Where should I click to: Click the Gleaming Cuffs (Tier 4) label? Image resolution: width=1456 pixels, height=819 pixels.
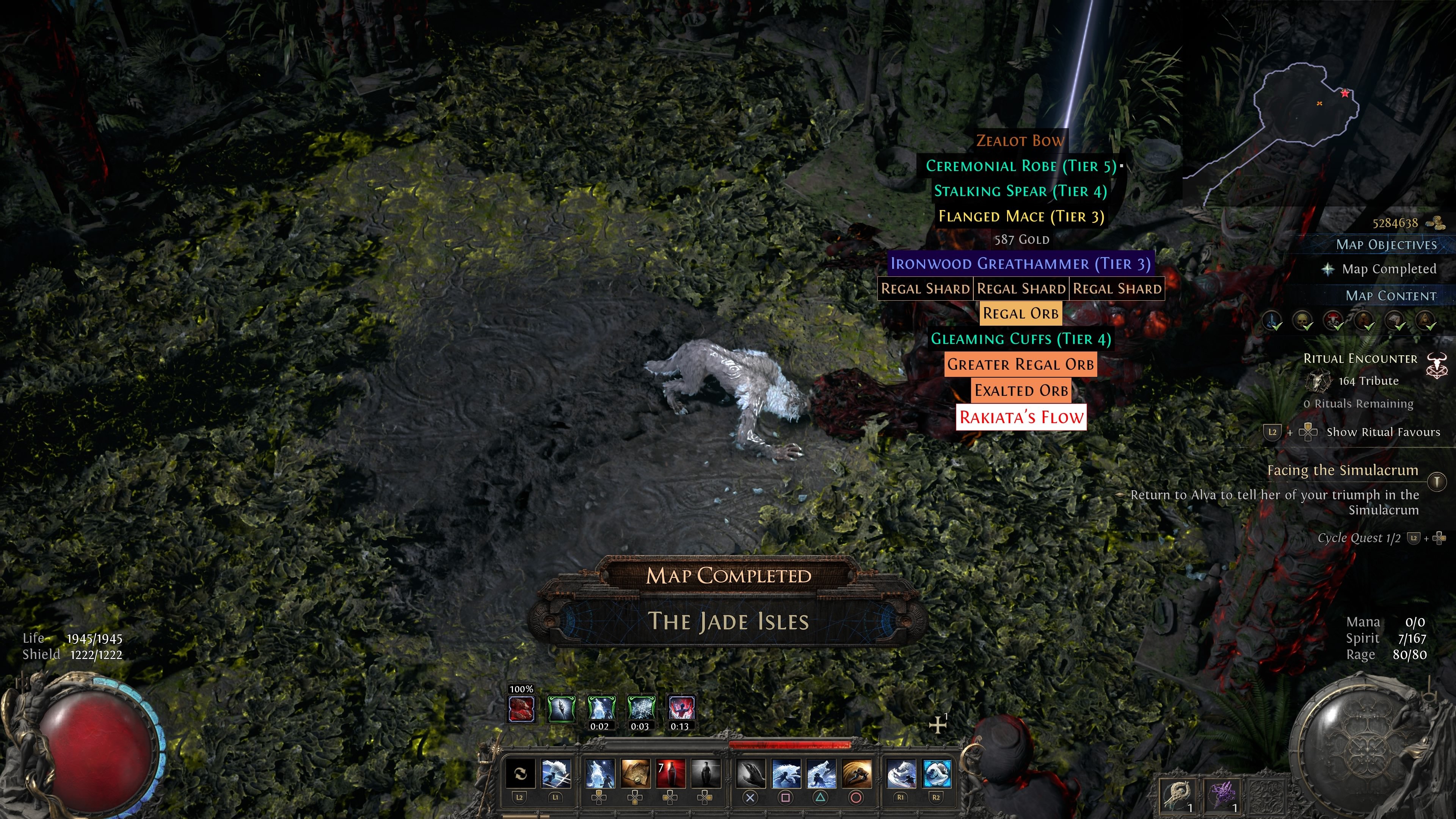(1021, 339)
